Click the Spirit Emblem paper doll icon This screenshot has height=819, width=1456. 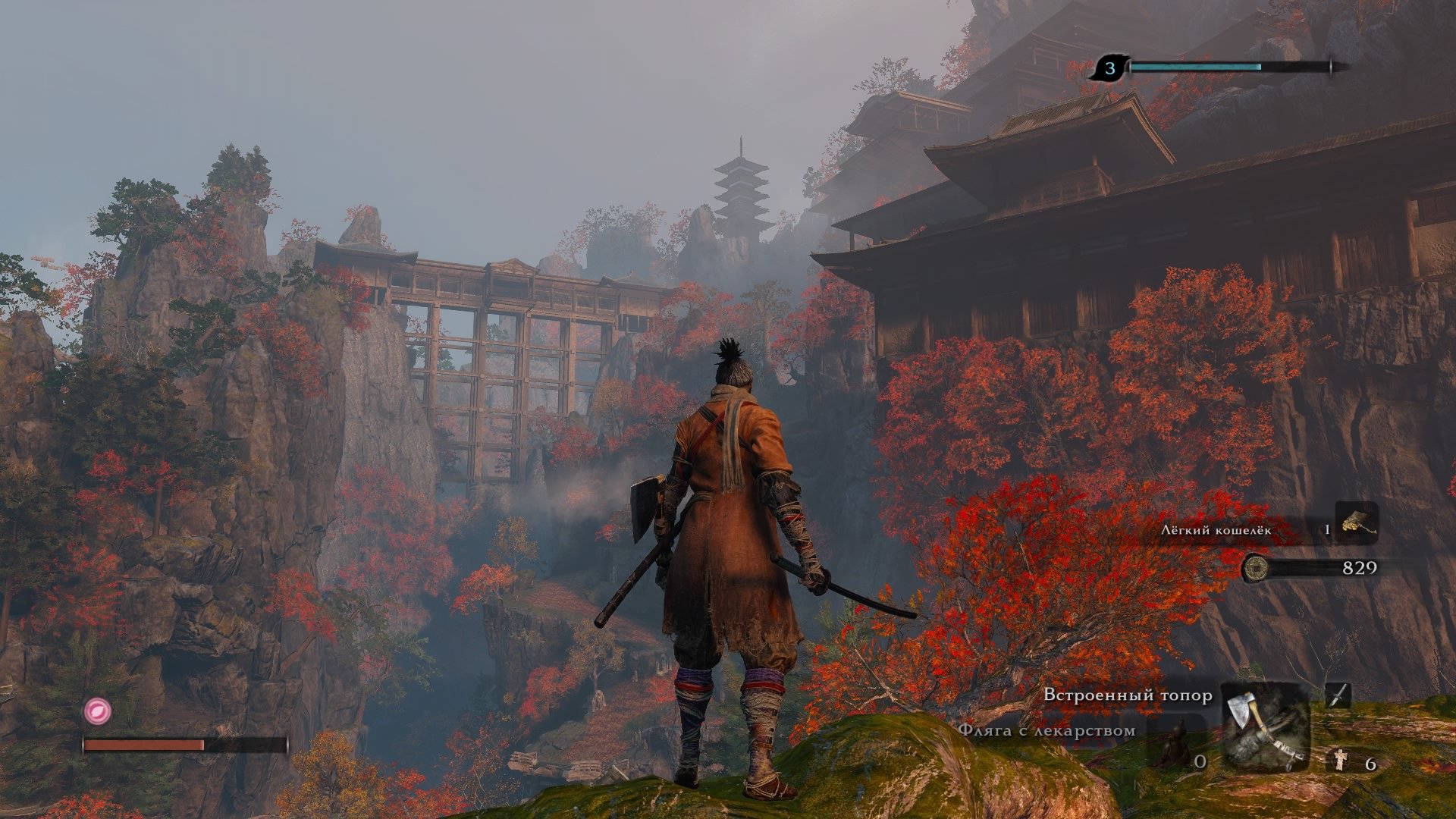(1341, 760)
